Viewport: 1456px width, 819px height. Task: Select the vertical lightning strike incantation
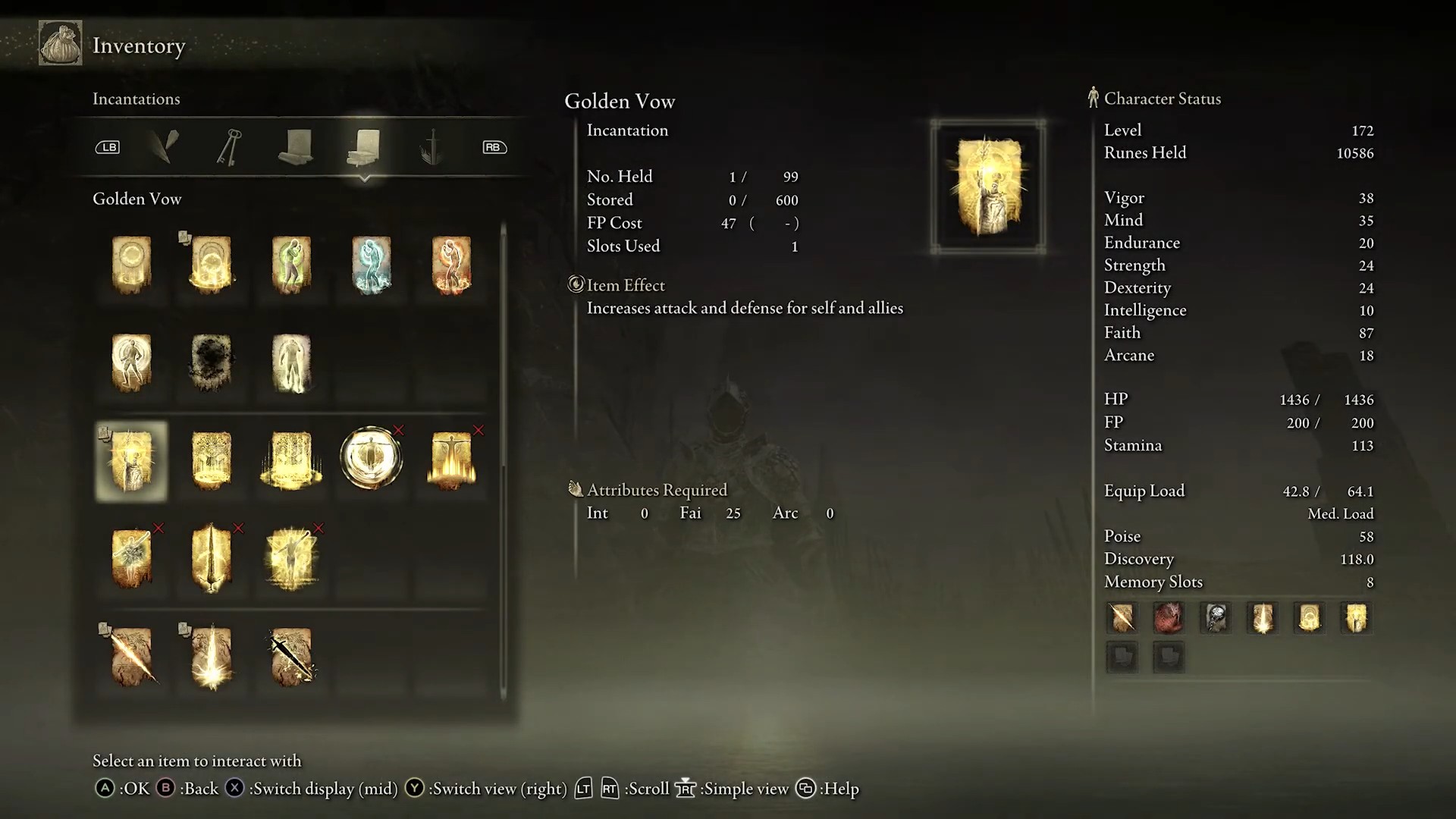coord(211,657)
